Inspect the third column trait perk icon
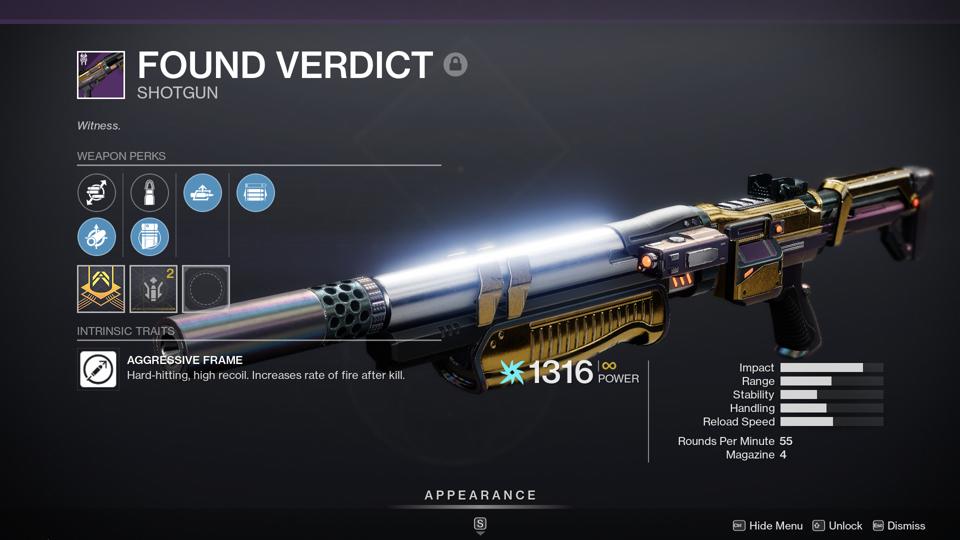The width and height of the screenshot is (960, 540). [203, 193]
